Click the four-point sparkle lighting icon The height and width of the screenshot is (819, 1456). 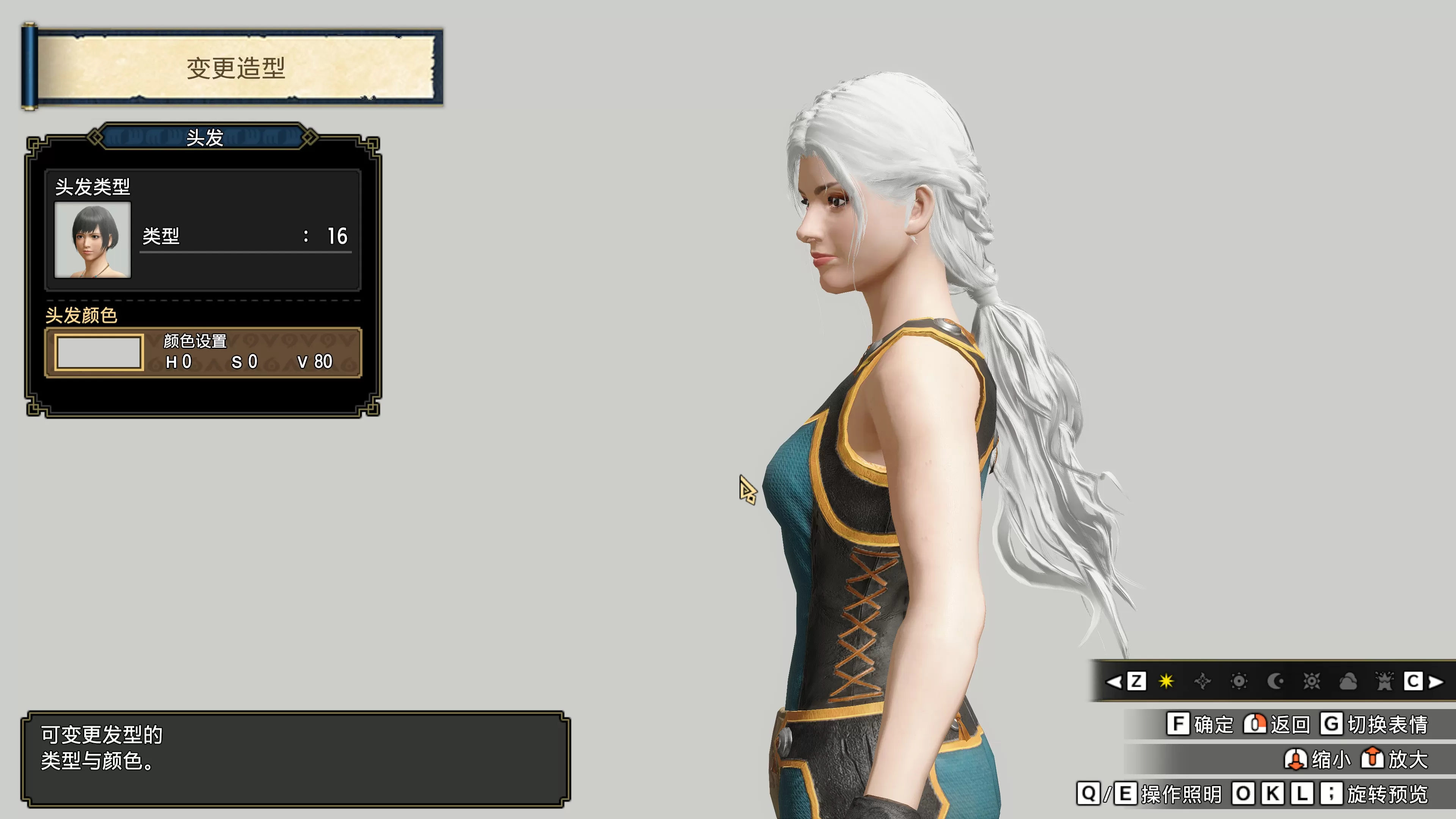(1203, 681)
